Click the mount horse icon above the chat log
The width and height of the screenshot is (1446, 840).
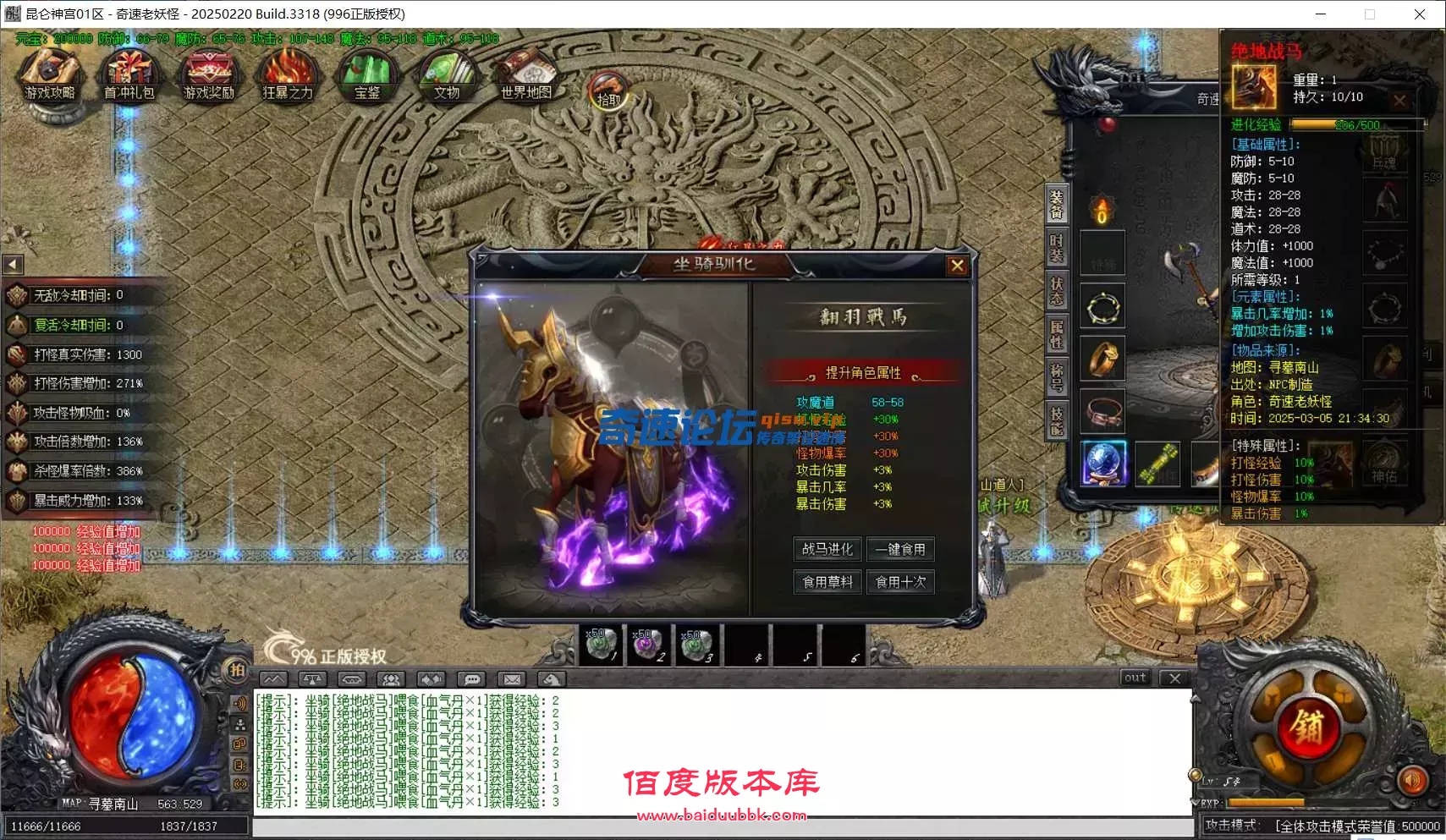click(551, 679)
